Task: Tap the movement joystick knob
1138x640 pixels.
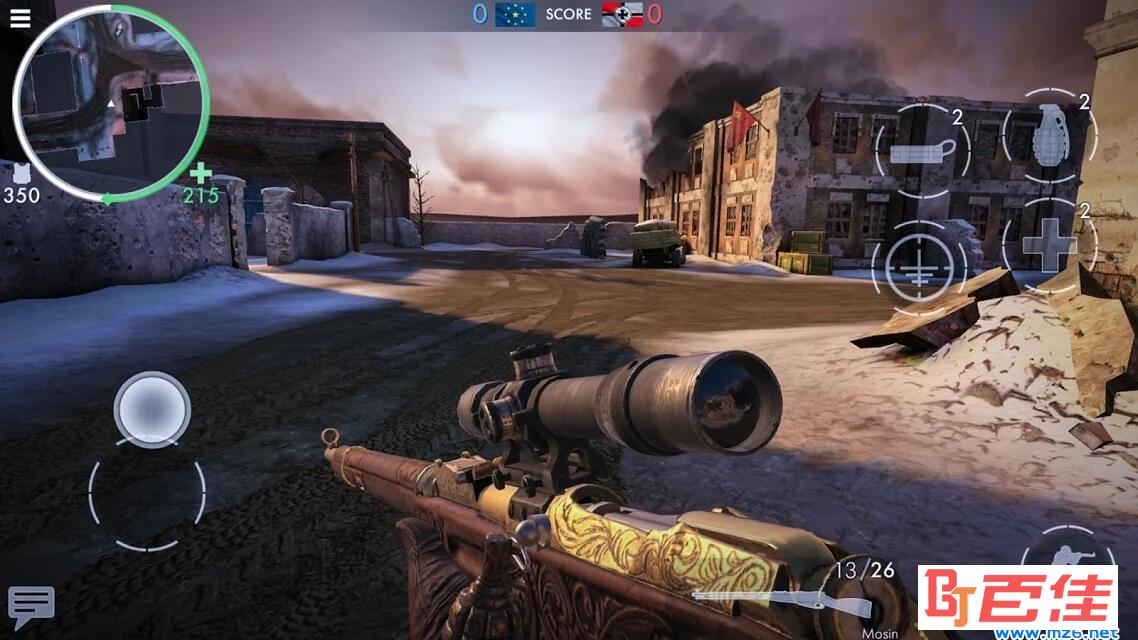Action: tap(152, 408)
